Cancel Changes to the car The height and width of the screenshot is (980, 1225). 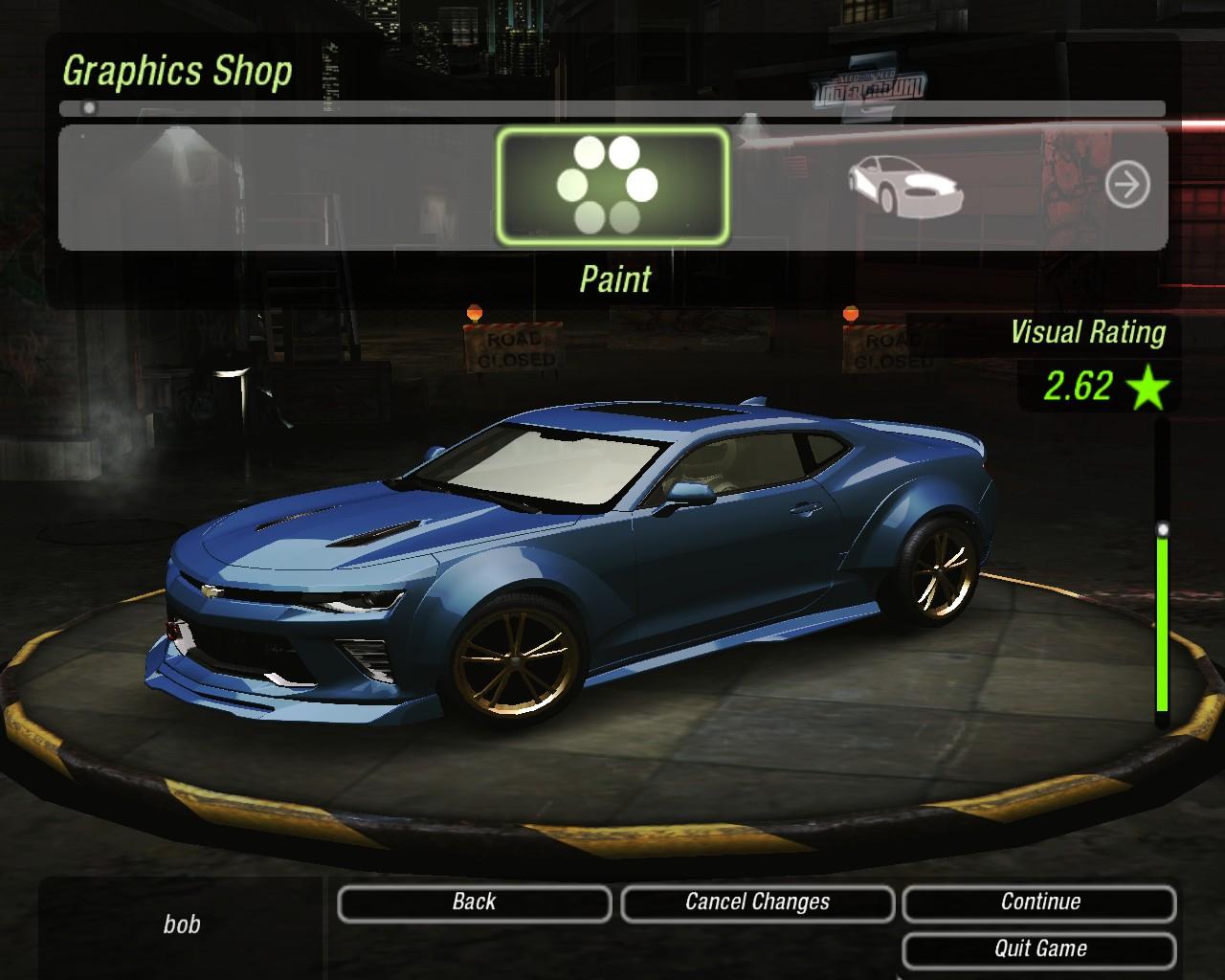click(x=757, y=902)
